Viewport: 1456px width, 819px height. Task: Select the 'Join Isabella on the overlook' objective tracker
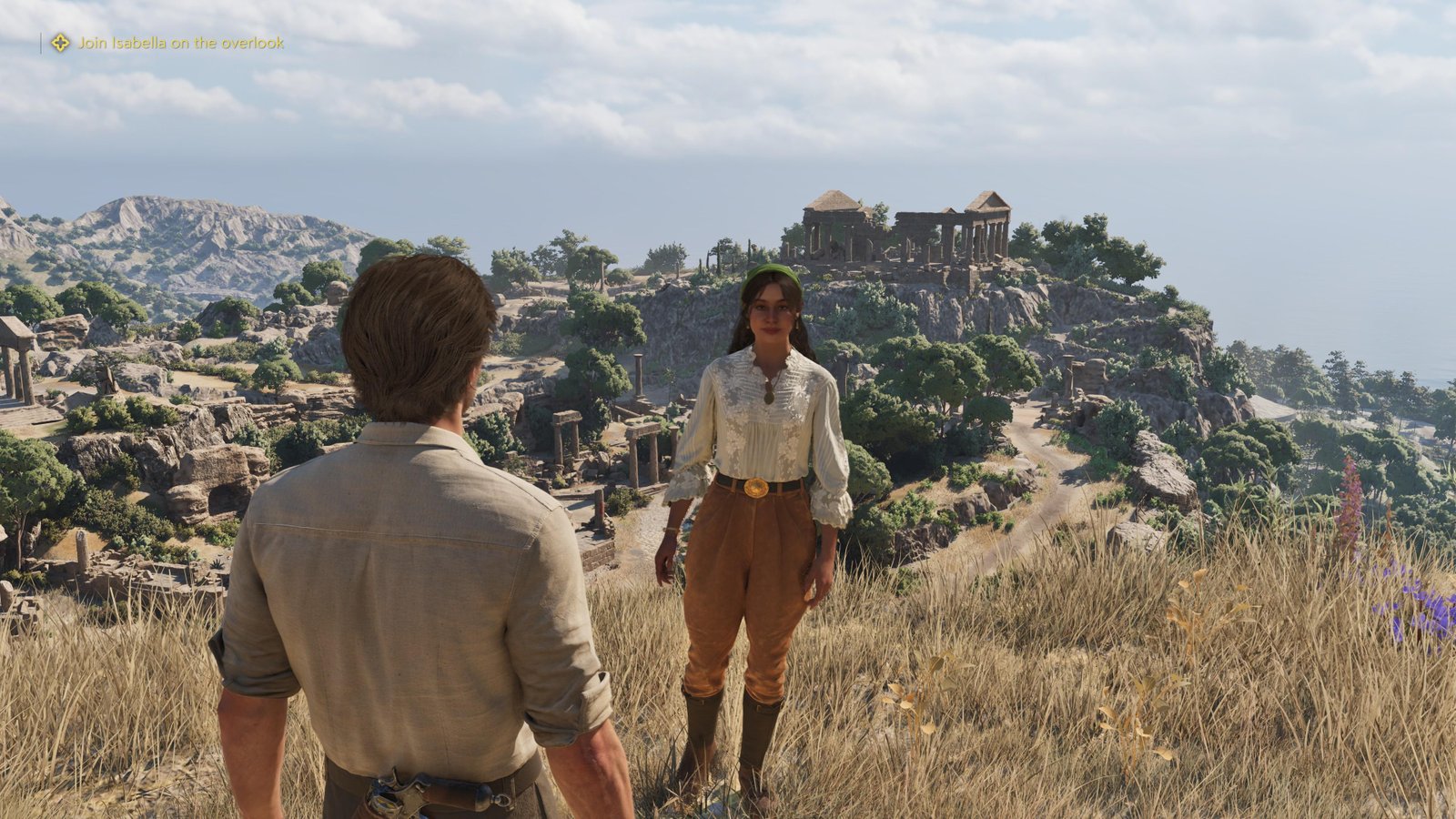(x=180, y=43)
